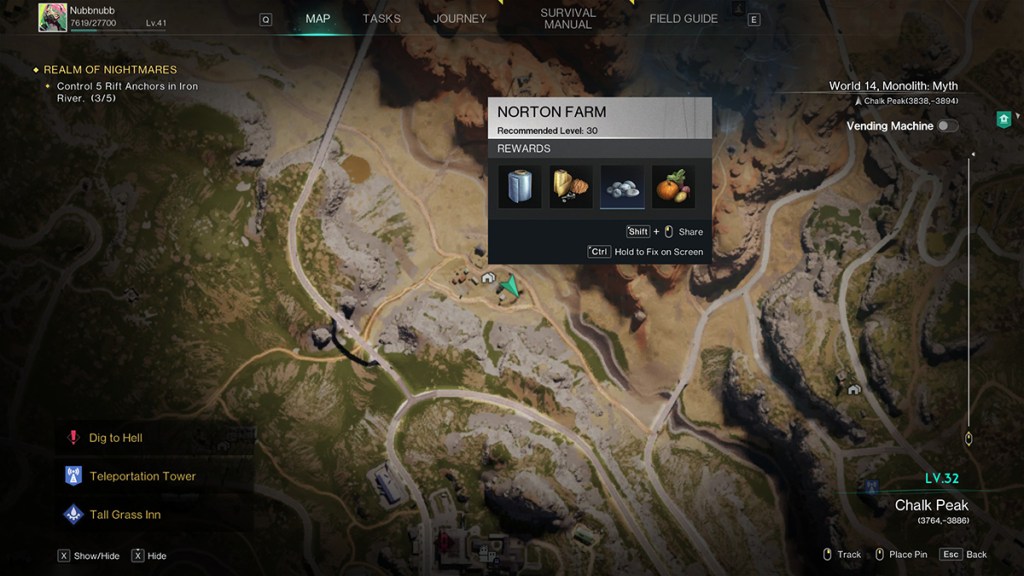The image size is (1024, 576).
Task: Inspect the yellow cloth and ore reward
Action: coord(571,187)
